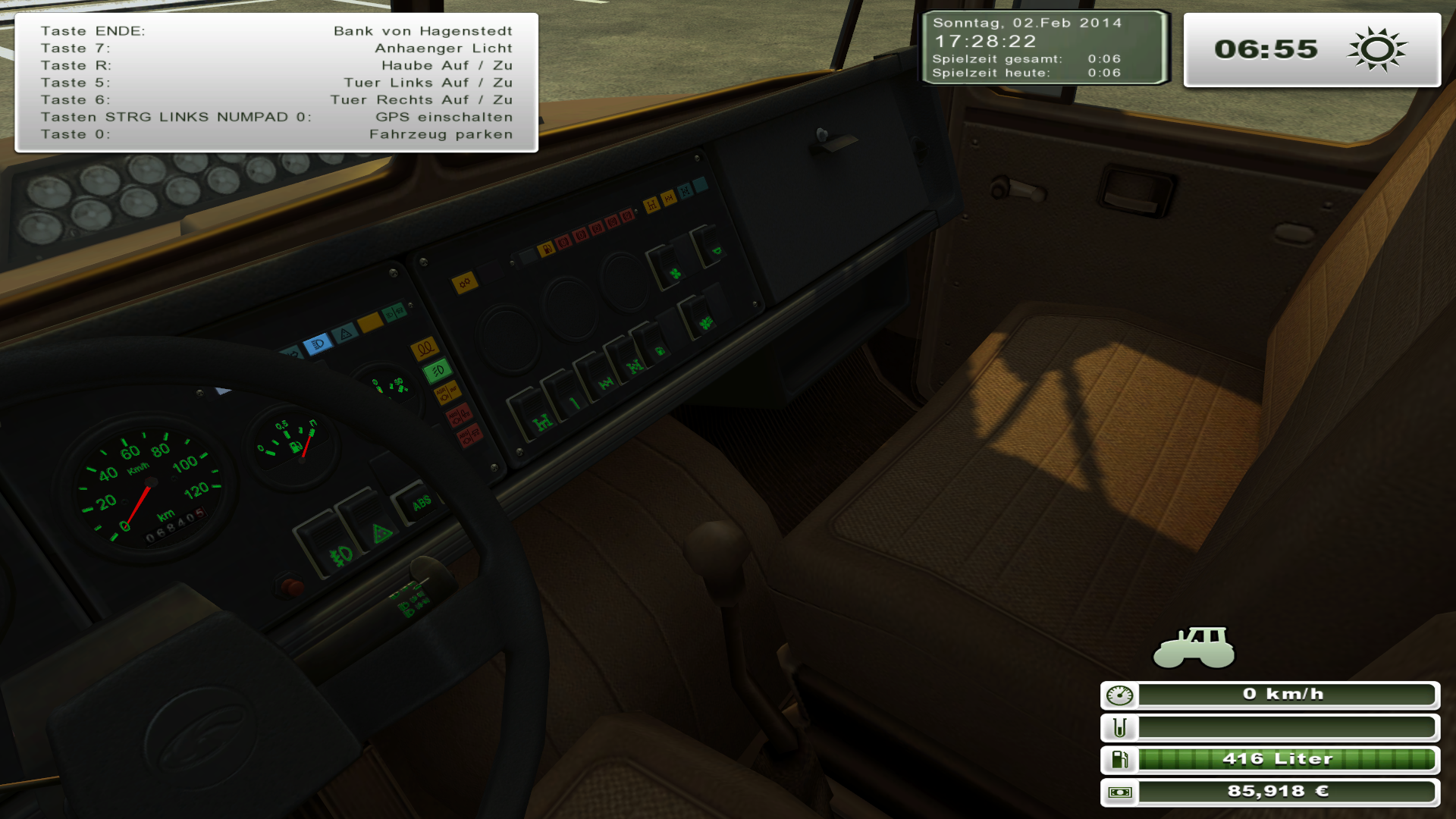Click the fill level container icon
This screenshot has width=1456, height=819.
1119,727
